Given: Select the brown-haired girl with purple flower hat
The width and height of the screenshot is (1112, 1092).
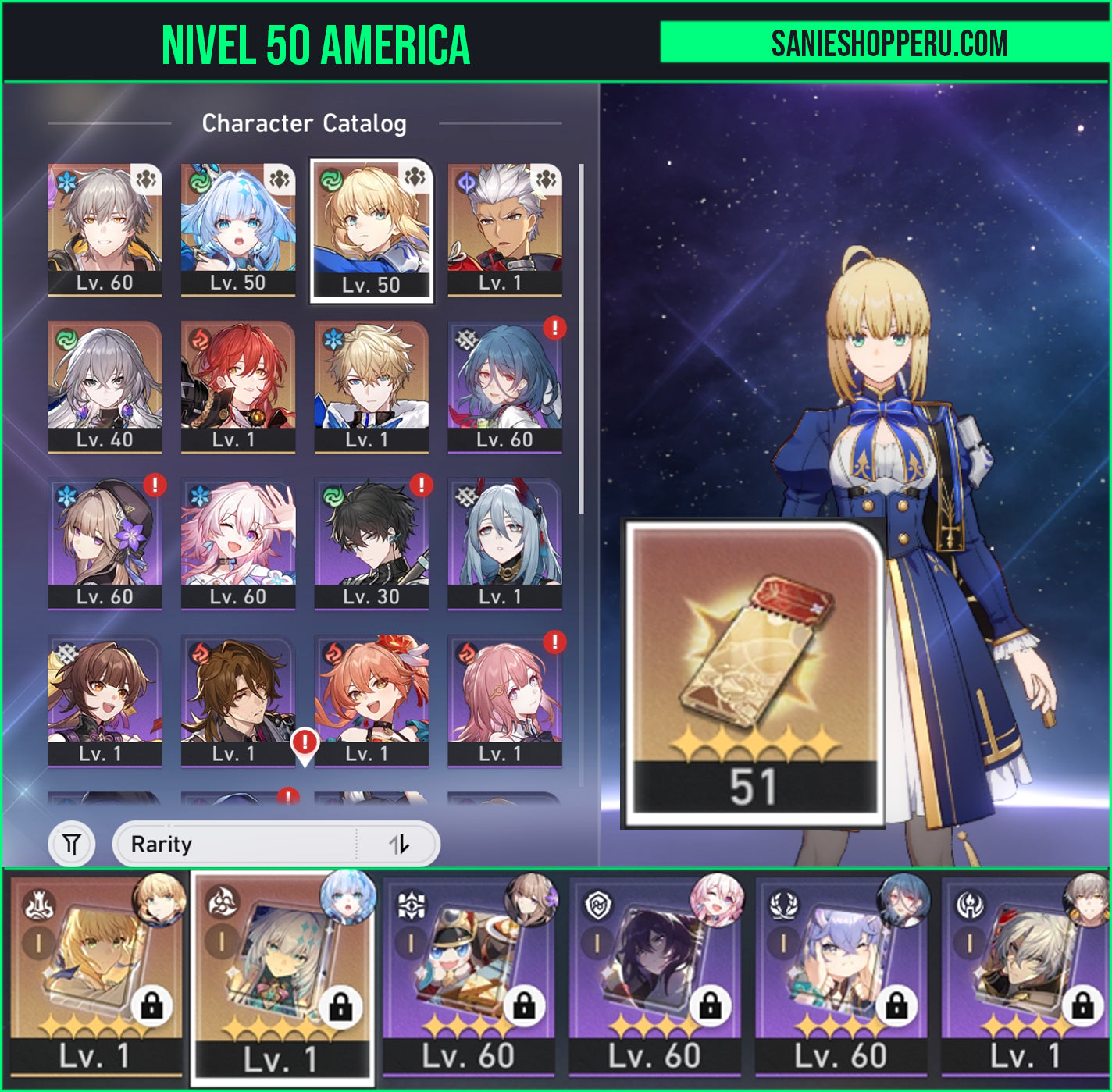Looking at the screenshot, I should click(x=105, y=543).
